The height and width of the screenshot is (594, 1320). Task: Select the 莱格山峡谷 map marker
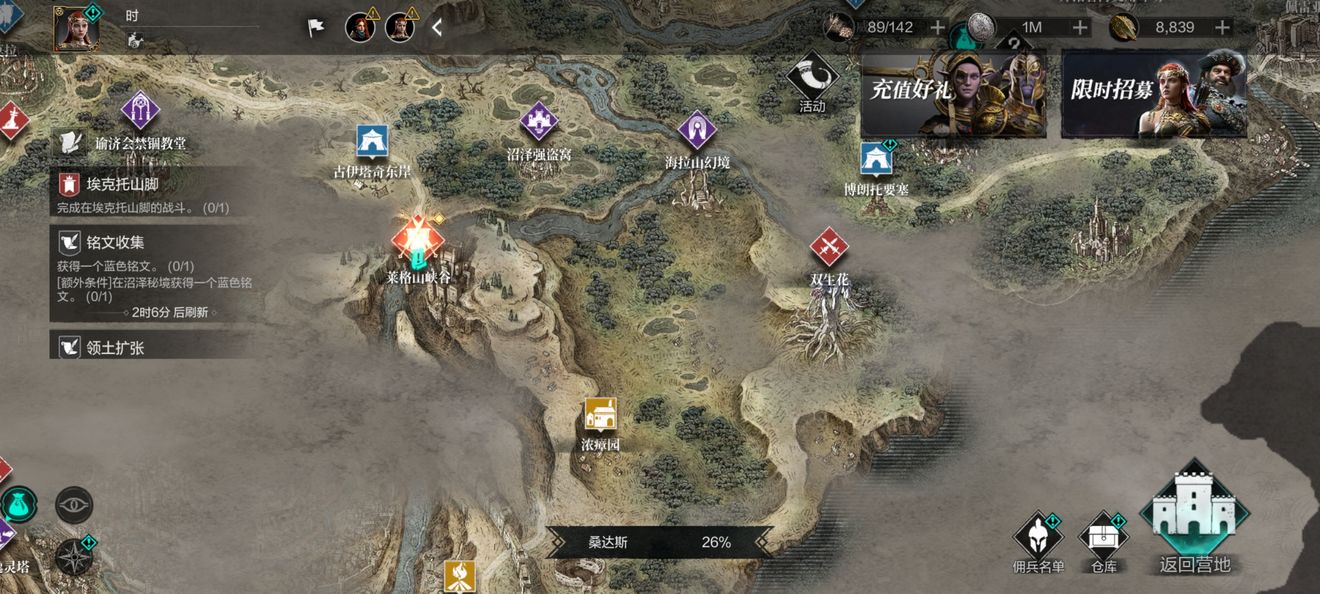419,240
